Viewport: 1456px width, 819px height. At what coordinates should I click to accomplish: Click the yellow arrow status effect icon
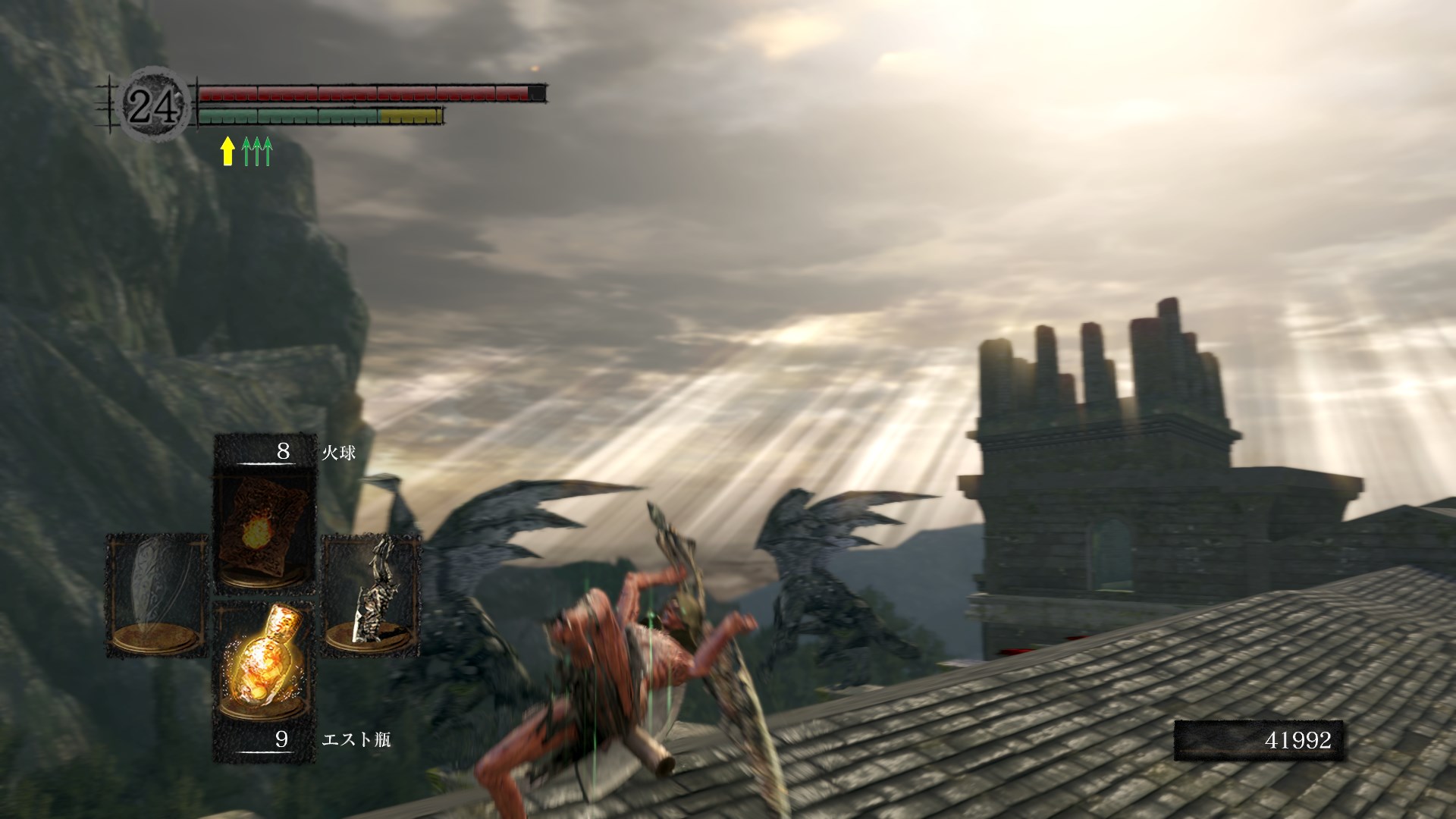tap(227, 151)
